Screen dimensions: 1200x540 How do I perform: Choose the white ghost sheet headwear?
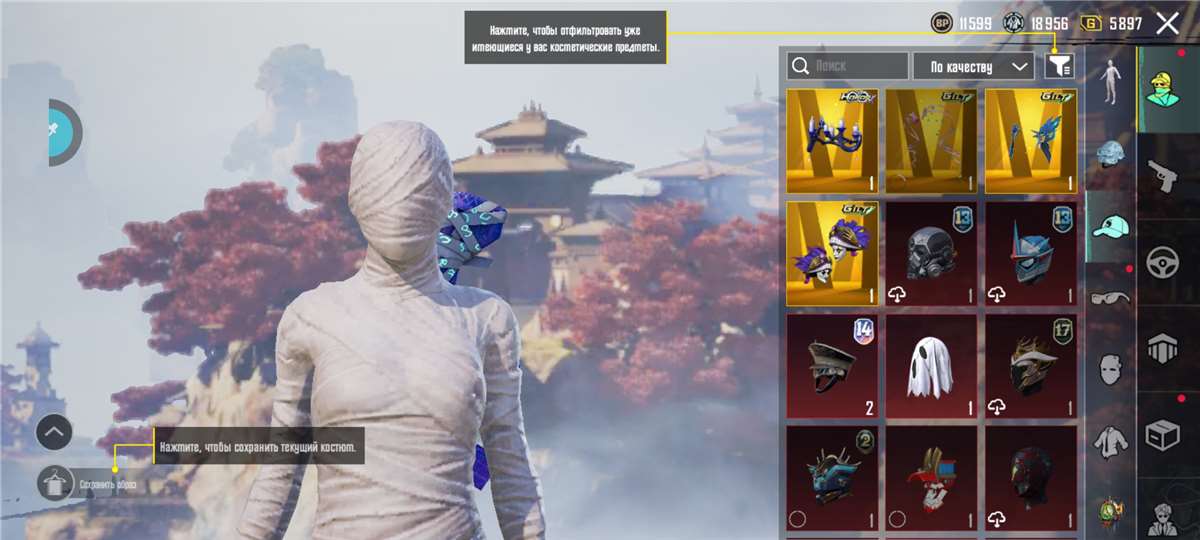[x=931, y=366]
